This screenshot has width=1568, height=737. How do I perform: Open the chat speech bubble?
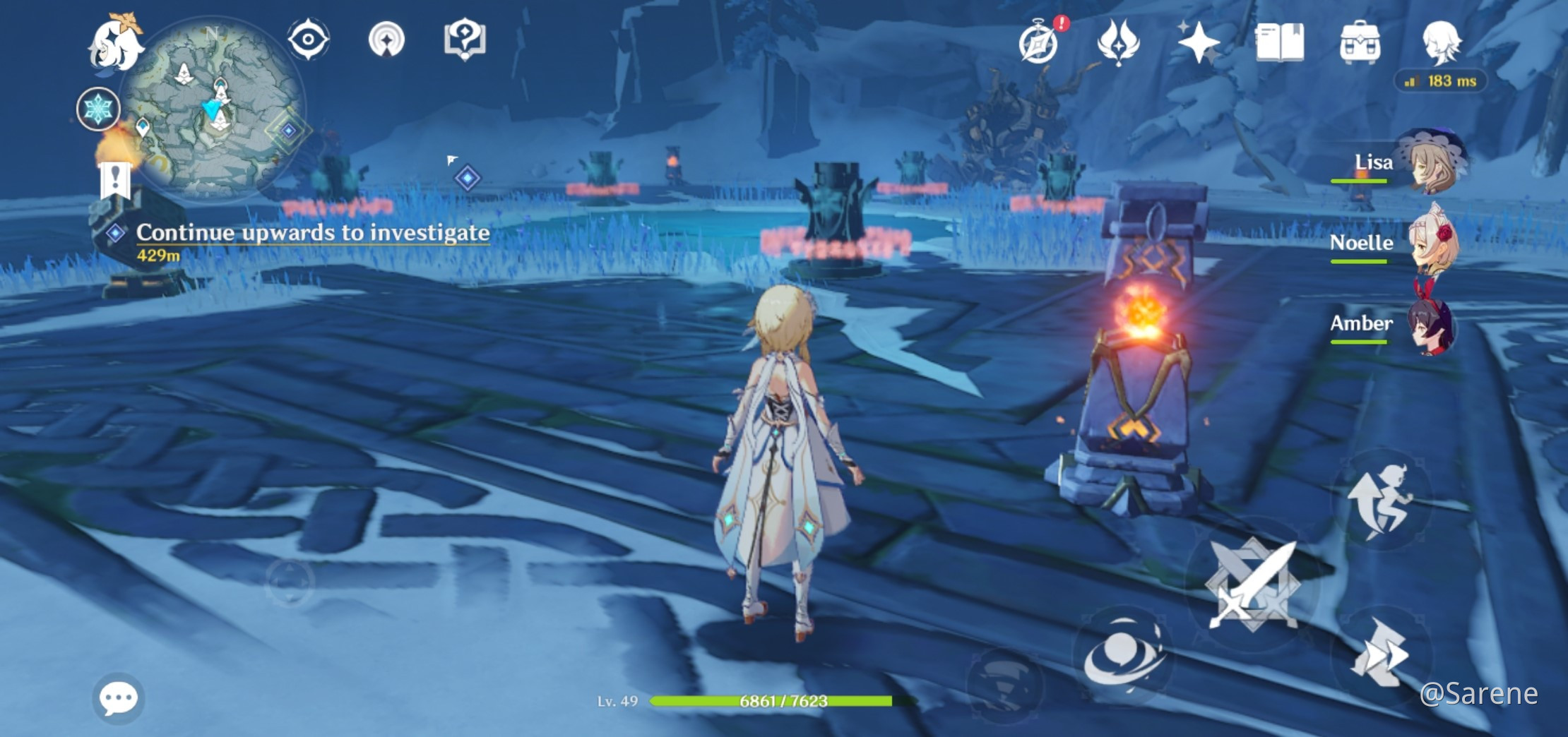[x=118, y=698]
